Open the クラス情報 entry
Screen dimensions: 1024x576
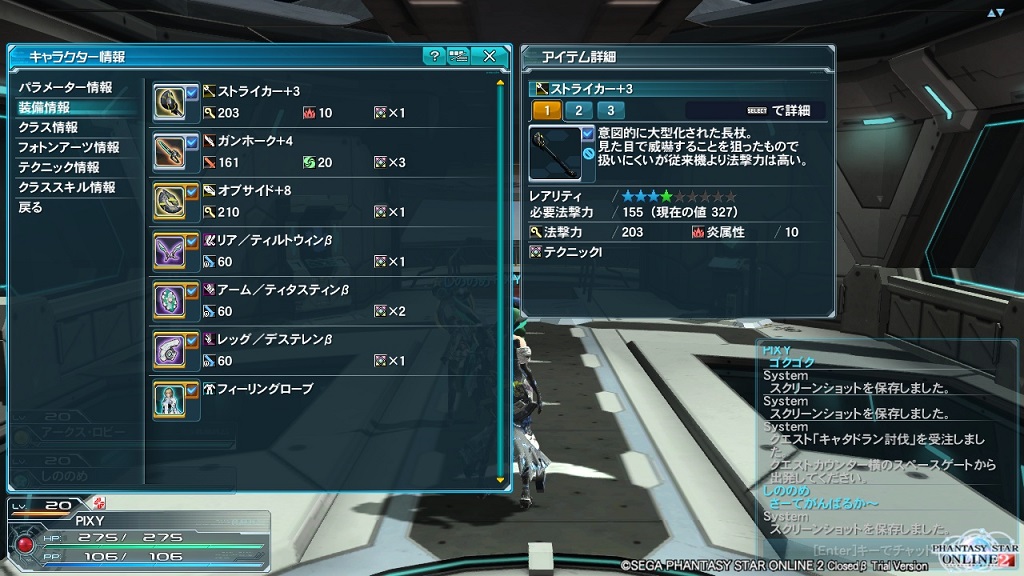point(48,128)
